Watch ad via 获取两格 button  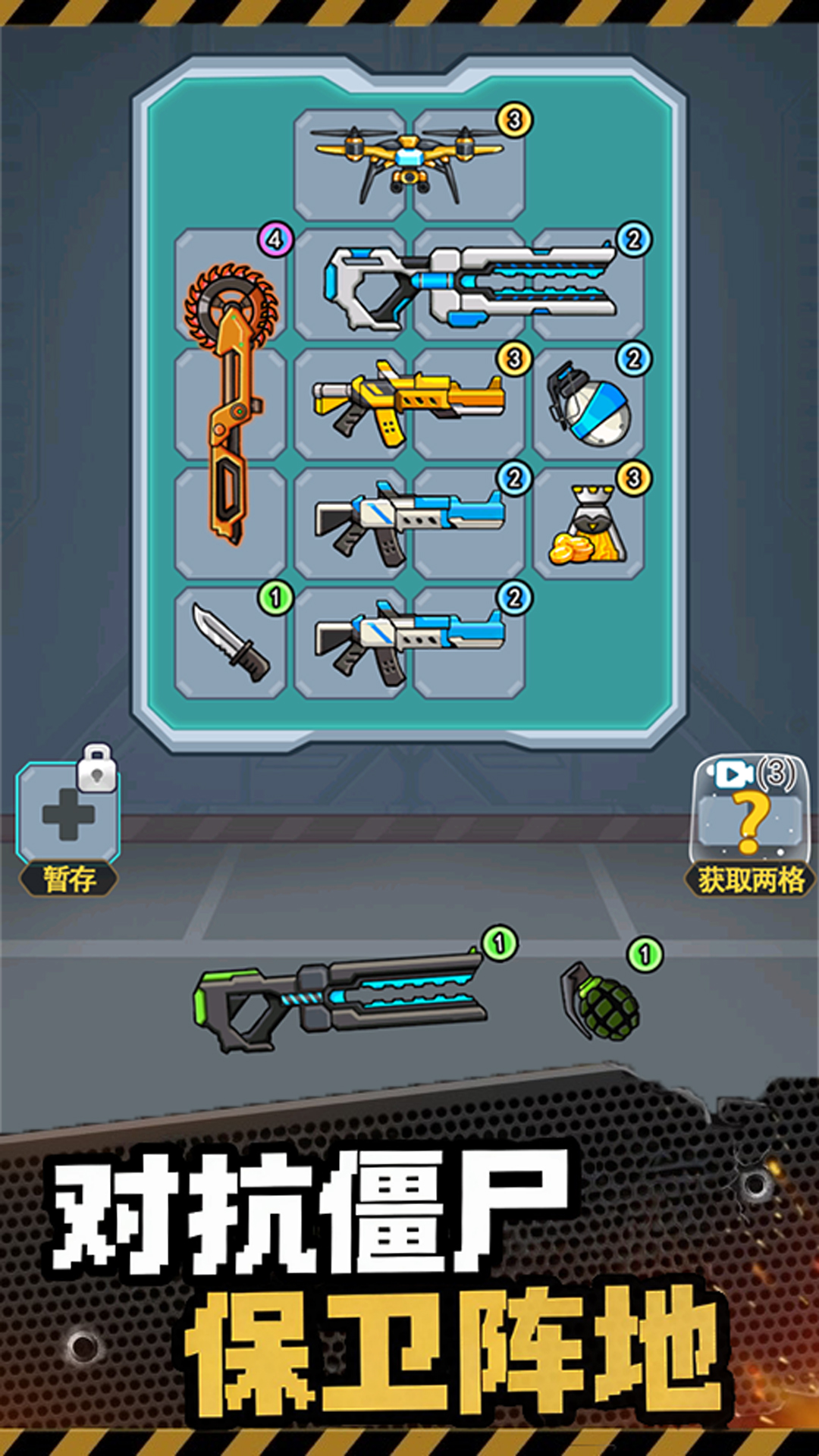pyautogui.click(x=749, y=823)
